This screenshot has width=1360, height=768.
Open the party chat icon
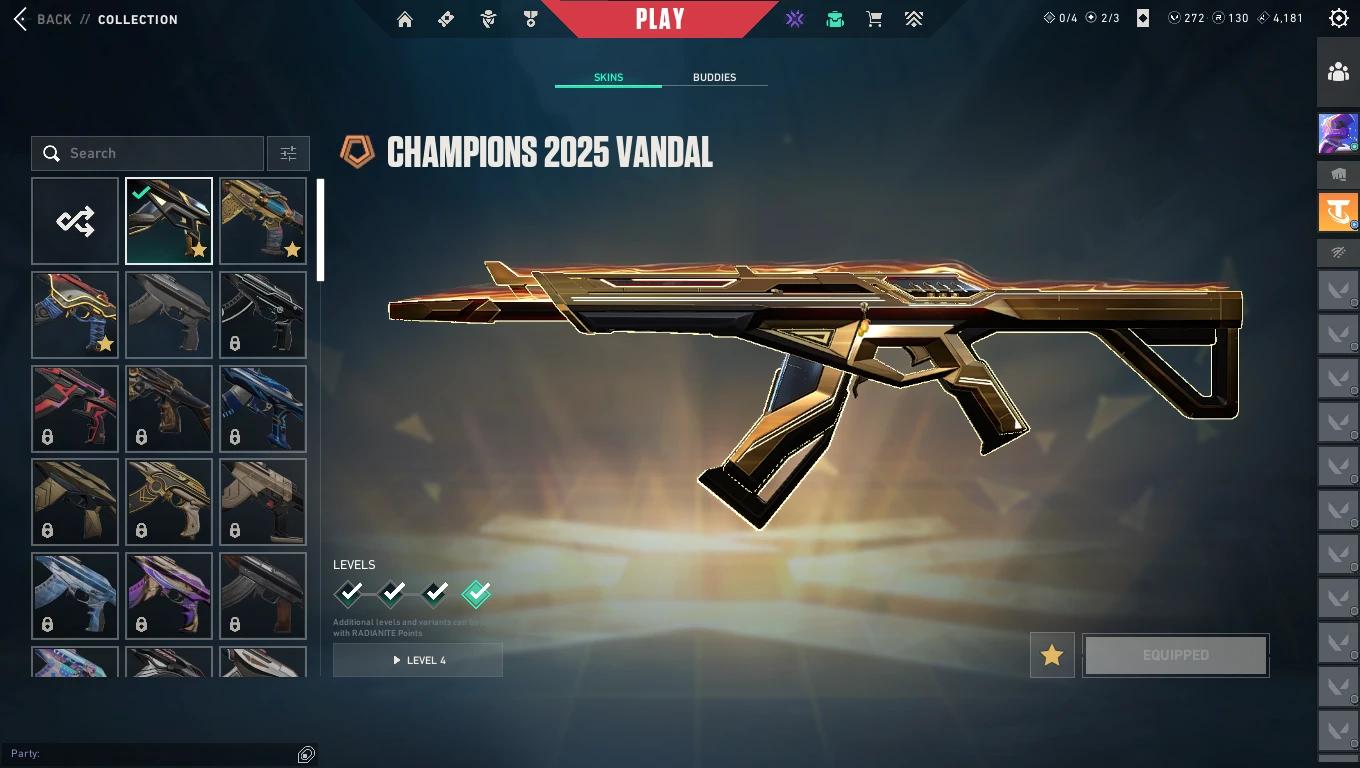pos(307,754)
